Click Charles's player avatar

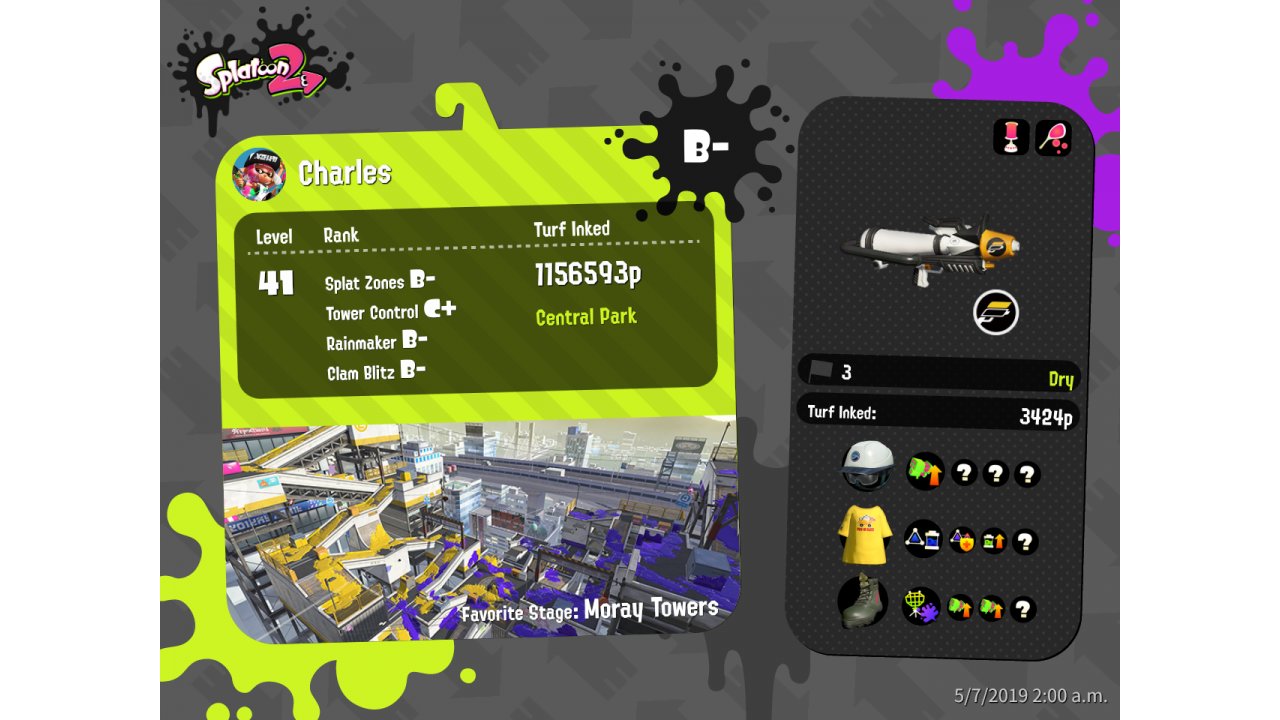258,174
